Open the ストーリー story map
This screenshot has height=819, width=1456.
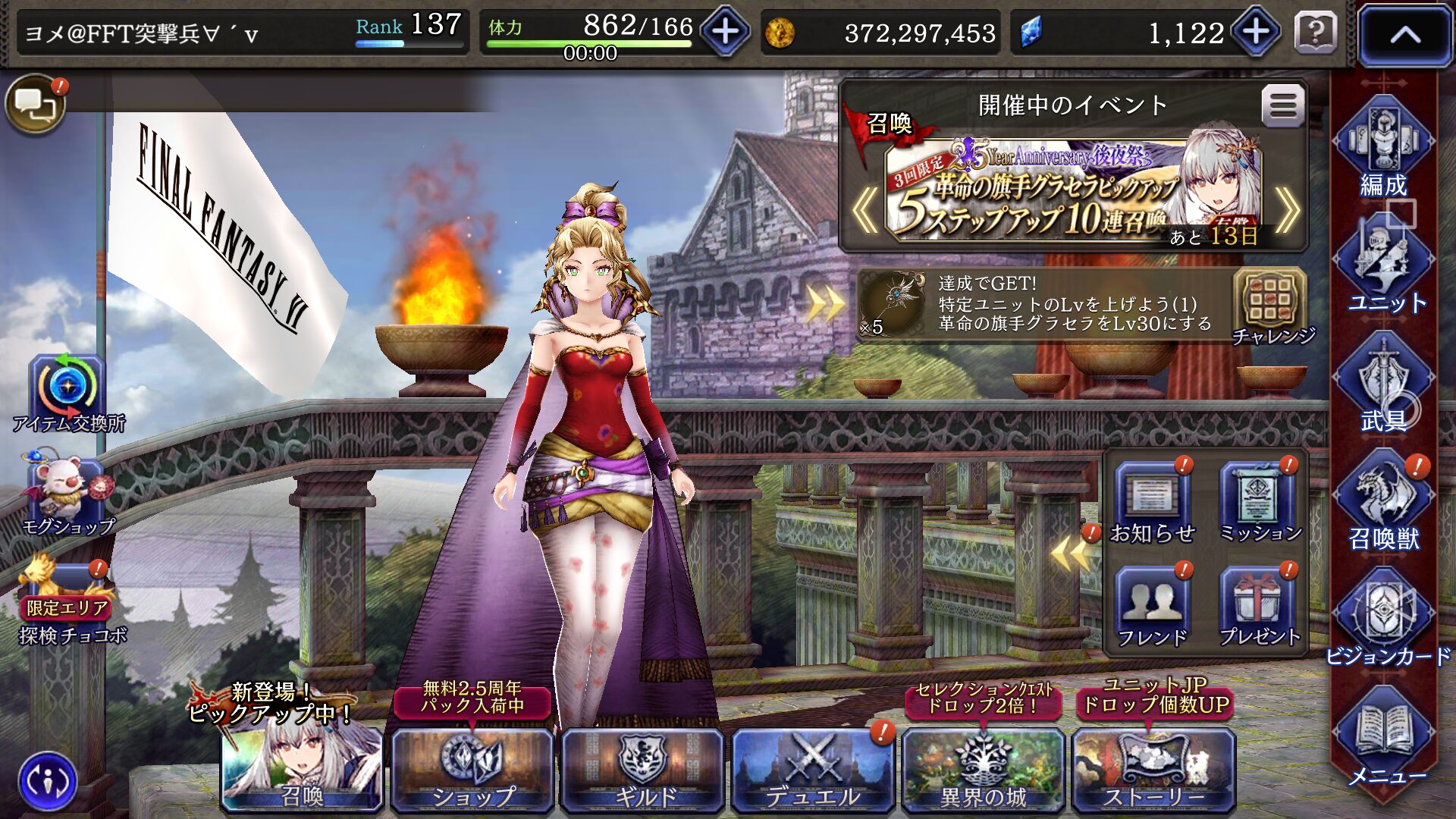point(1153,770)
